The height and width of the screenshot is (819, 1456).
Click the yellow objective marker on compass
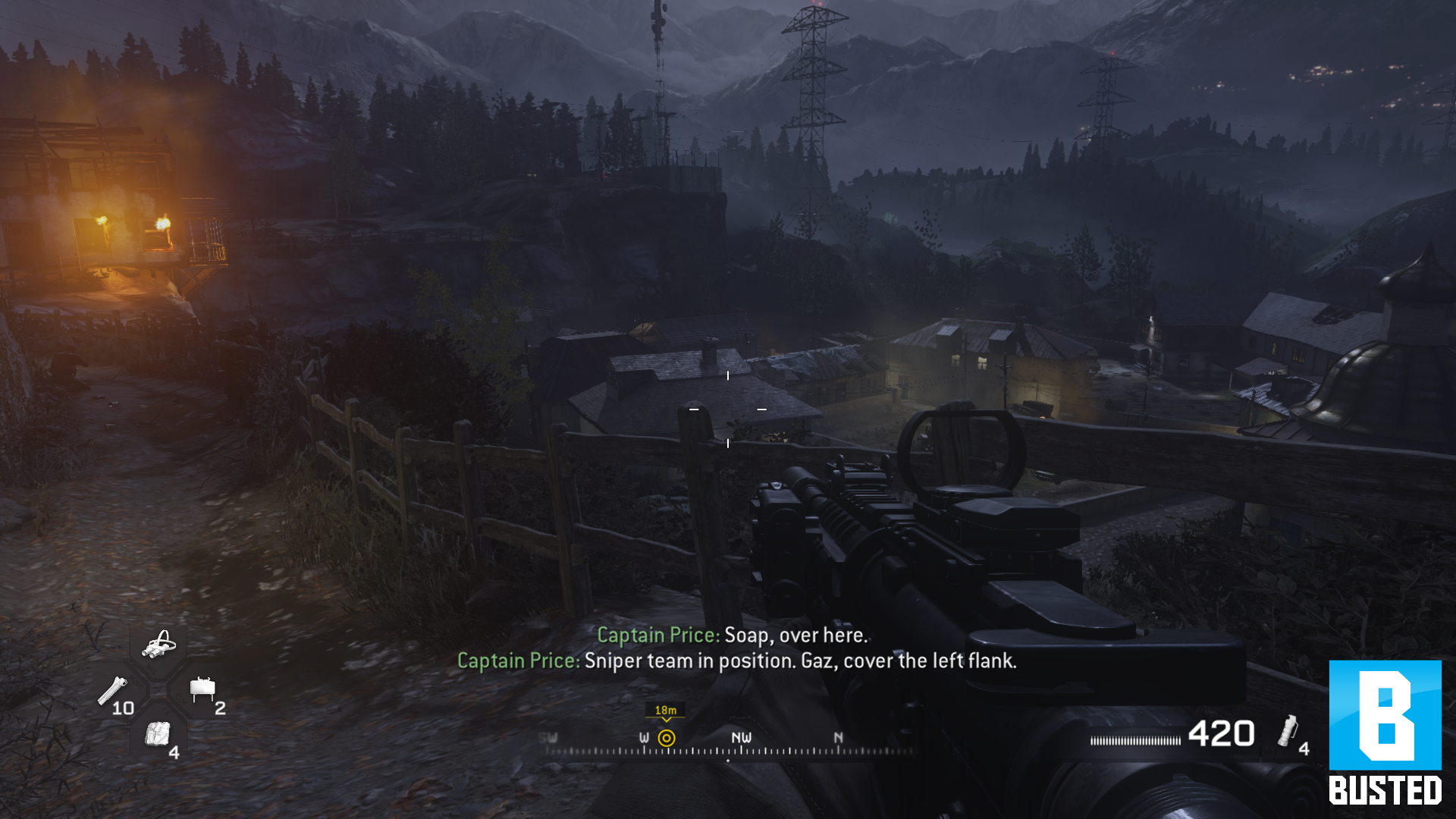[x=666, y=738]
